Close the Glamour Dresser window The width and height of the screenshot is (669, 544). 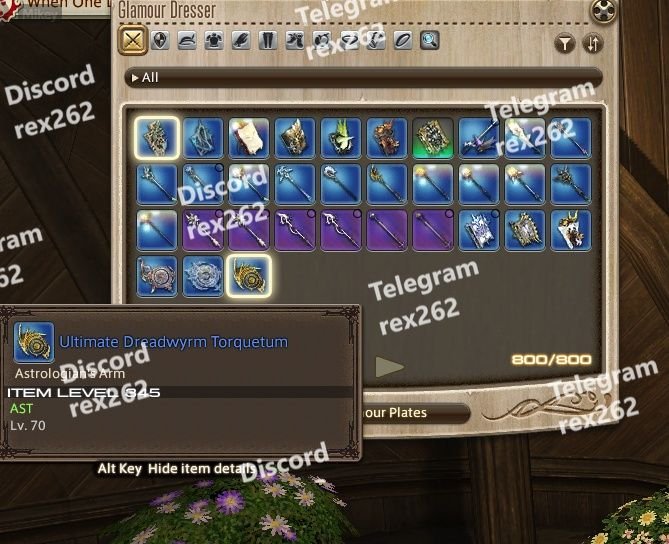click(x=602, y=11)
